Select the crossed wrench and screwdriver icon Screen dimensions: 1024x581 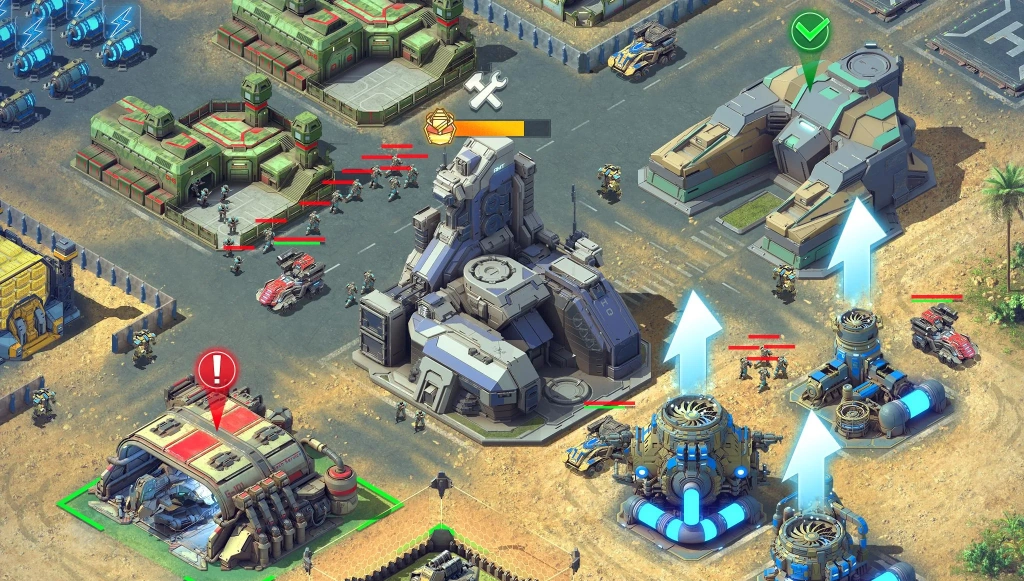[x=486, y=90]
